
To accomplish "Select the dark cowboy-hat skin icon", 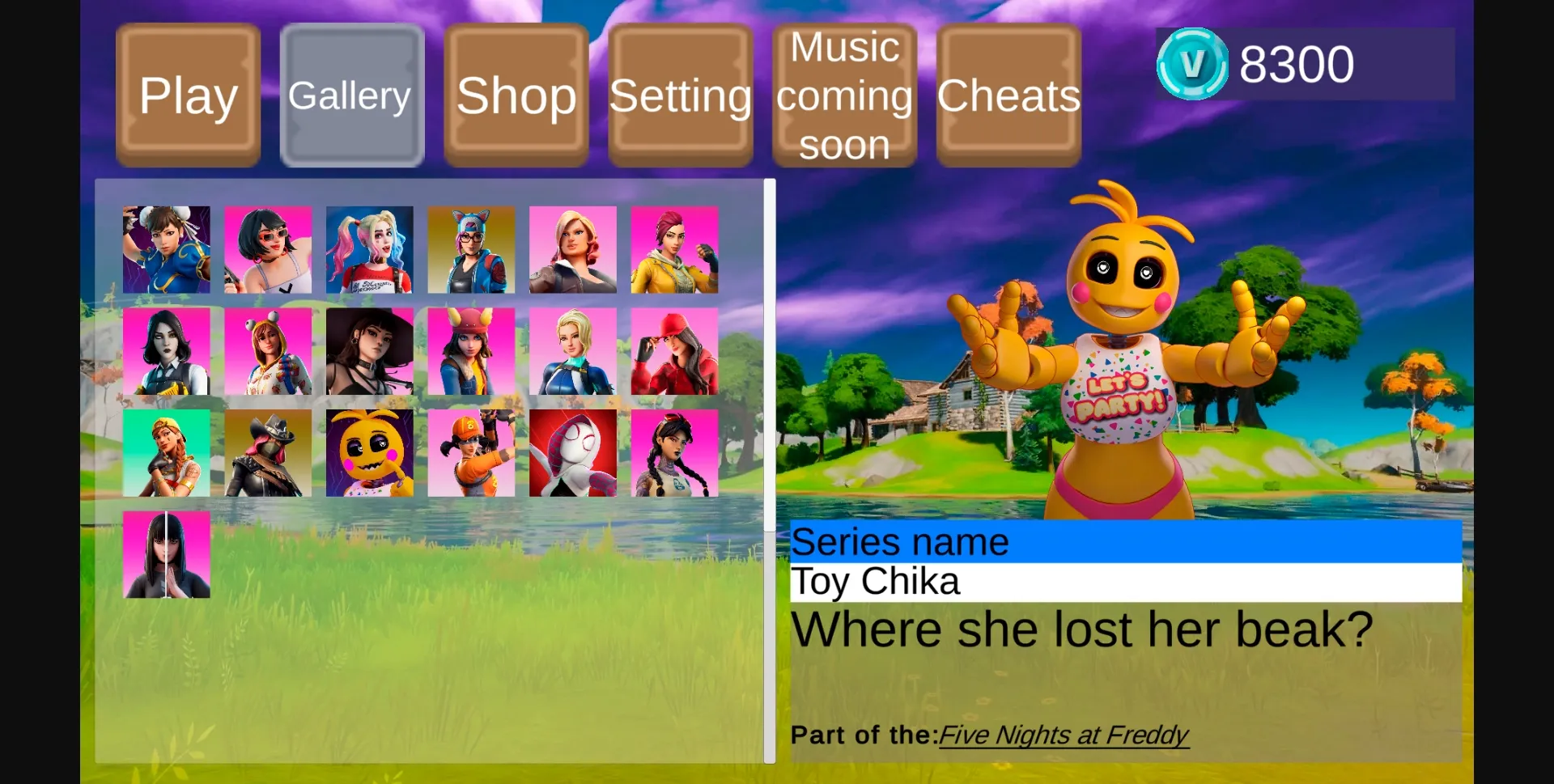I will pos(268,453).
